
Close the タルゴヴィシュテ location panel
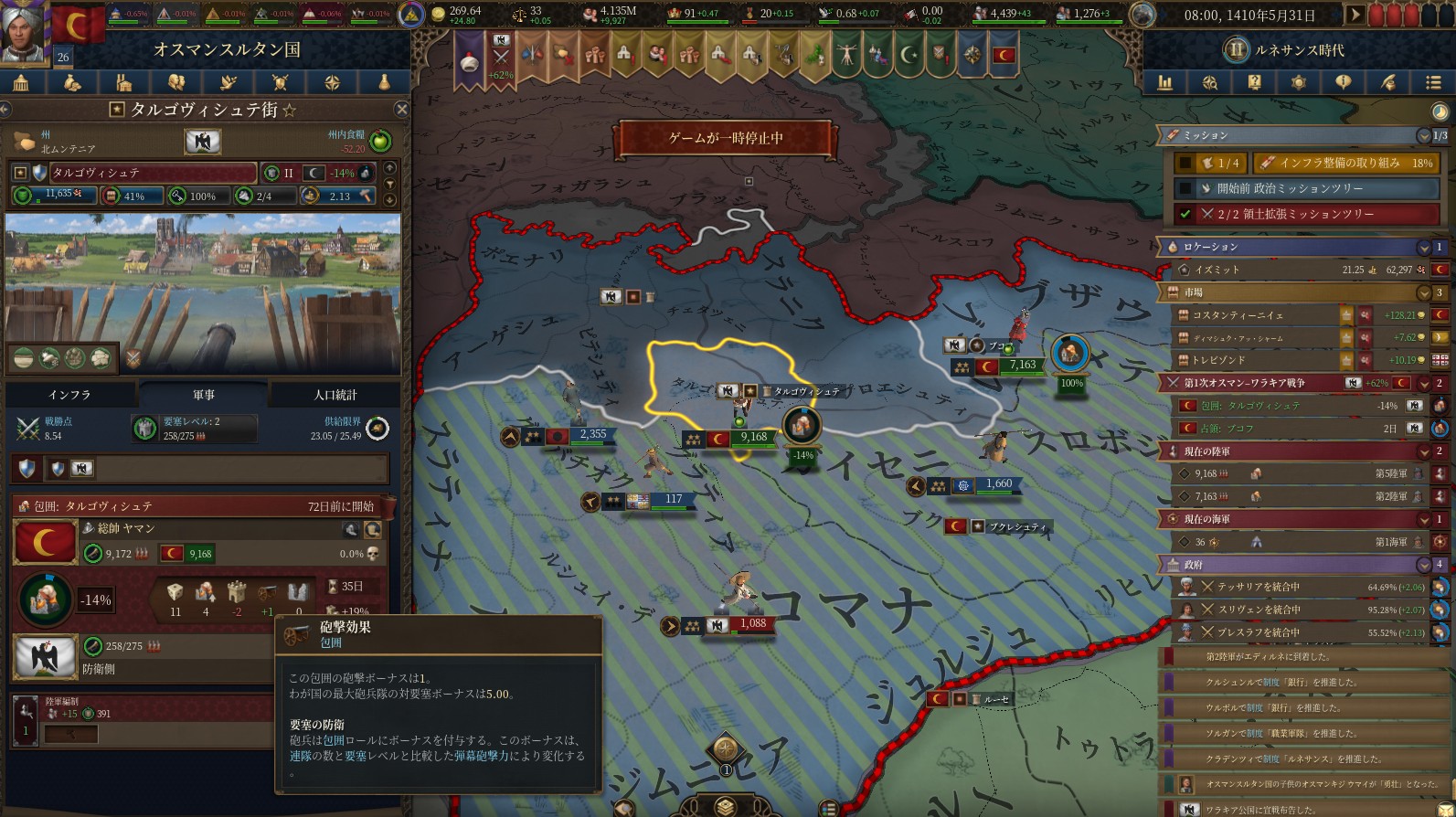[401, 110]
